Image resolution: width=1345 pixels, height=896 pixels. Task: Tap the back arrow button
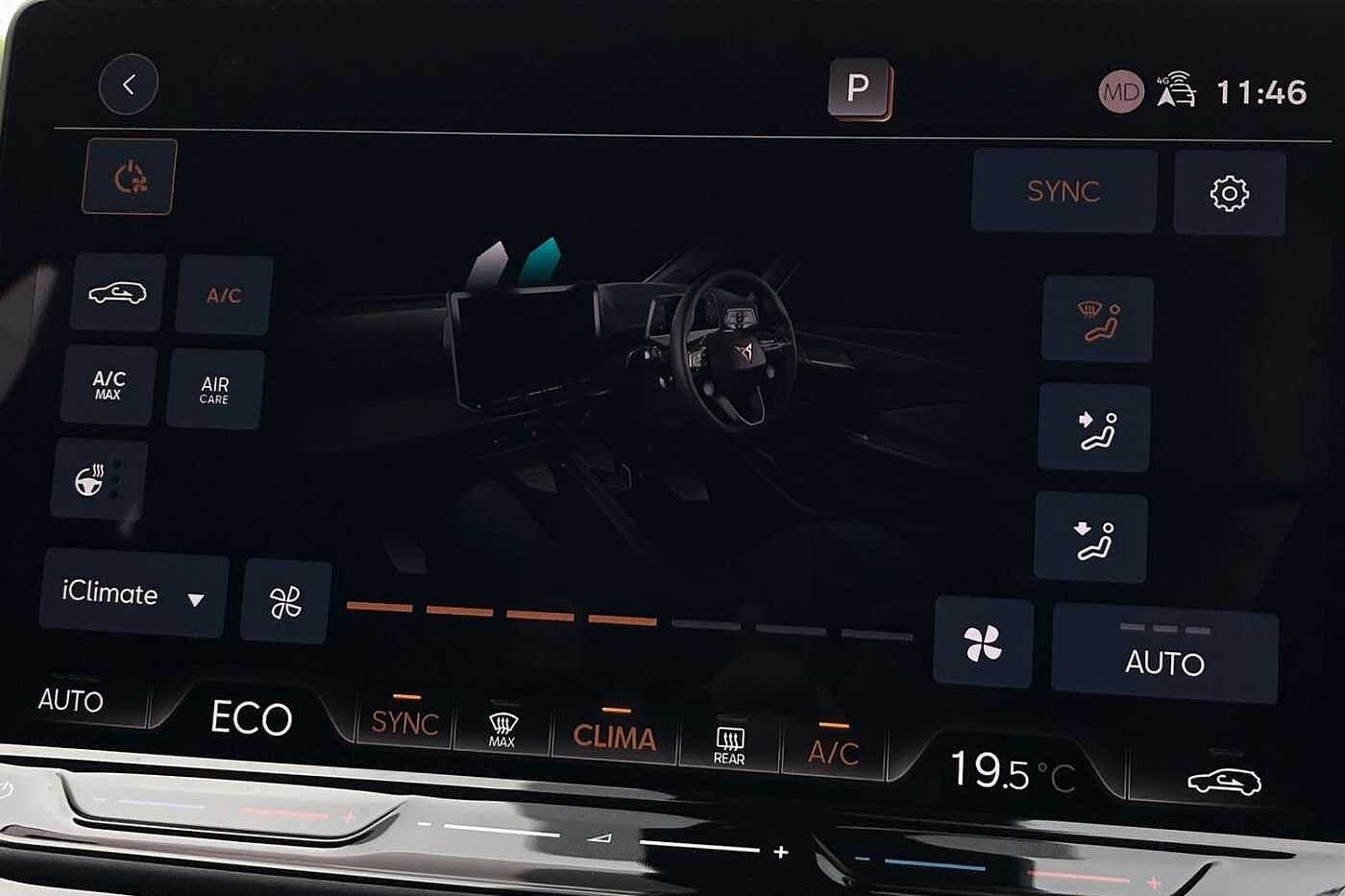128,85
